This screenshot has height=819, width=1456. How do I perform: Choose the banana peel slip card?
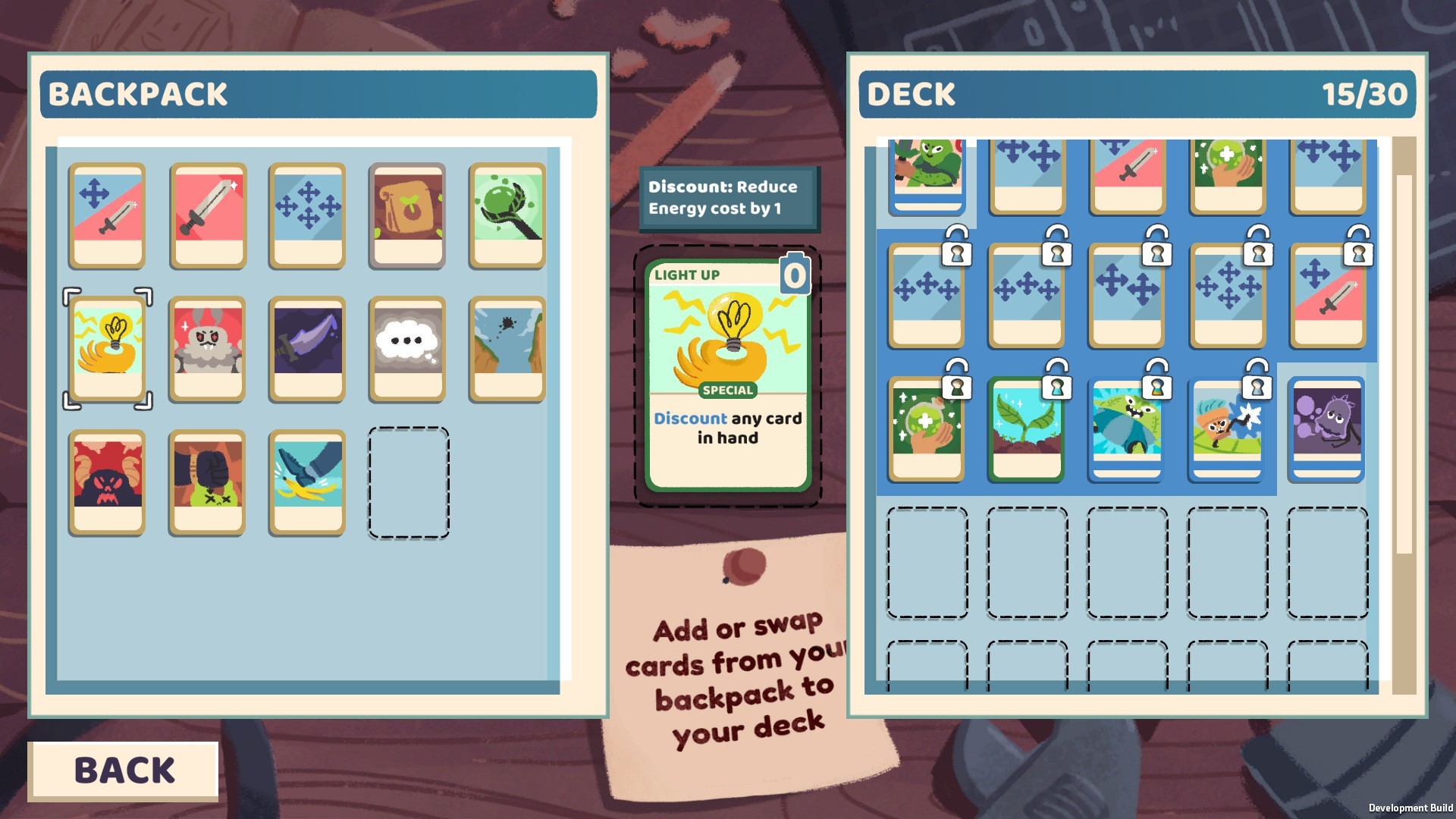coord(306,480)
